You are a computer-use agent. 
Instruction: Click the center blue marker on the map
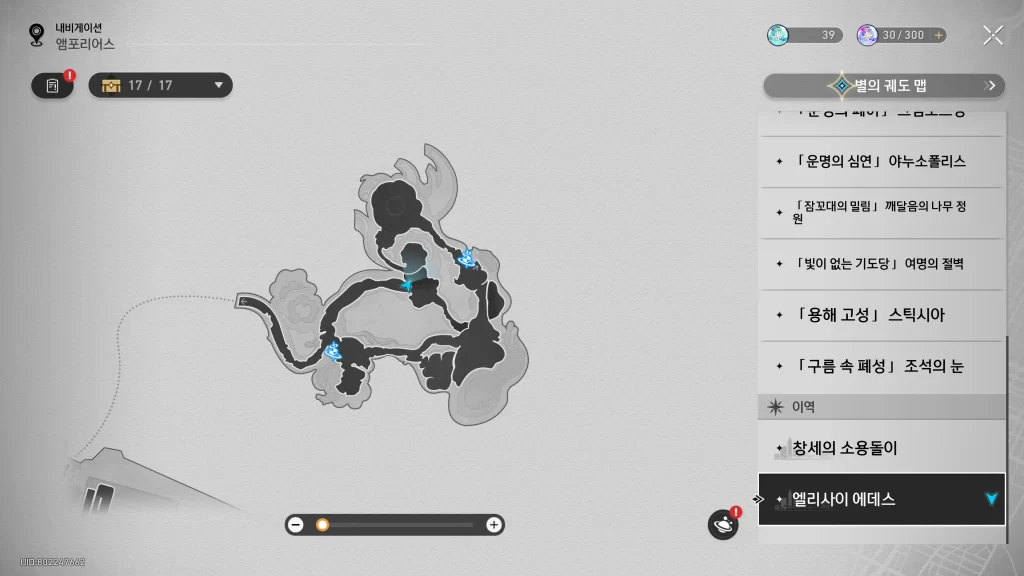[407, 285]
